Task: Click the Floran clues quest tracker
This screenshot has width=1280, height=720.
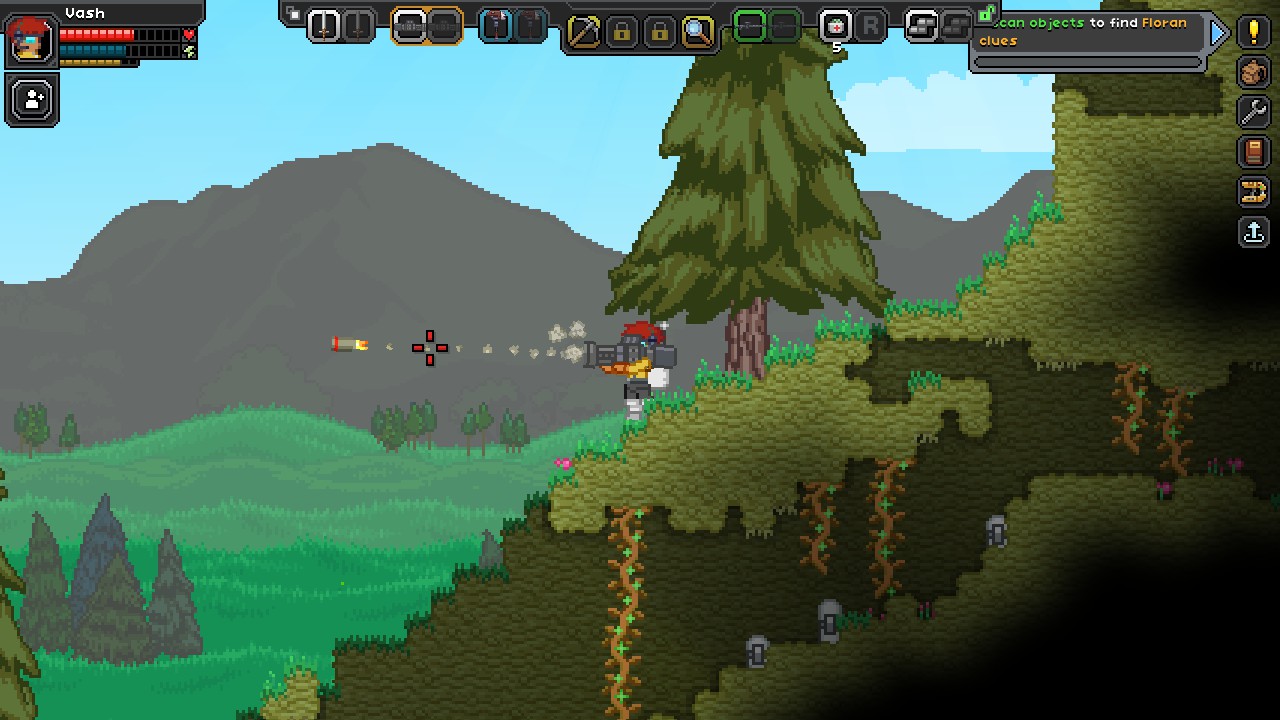Action: pyautogui.click(x=1088, y=32)
